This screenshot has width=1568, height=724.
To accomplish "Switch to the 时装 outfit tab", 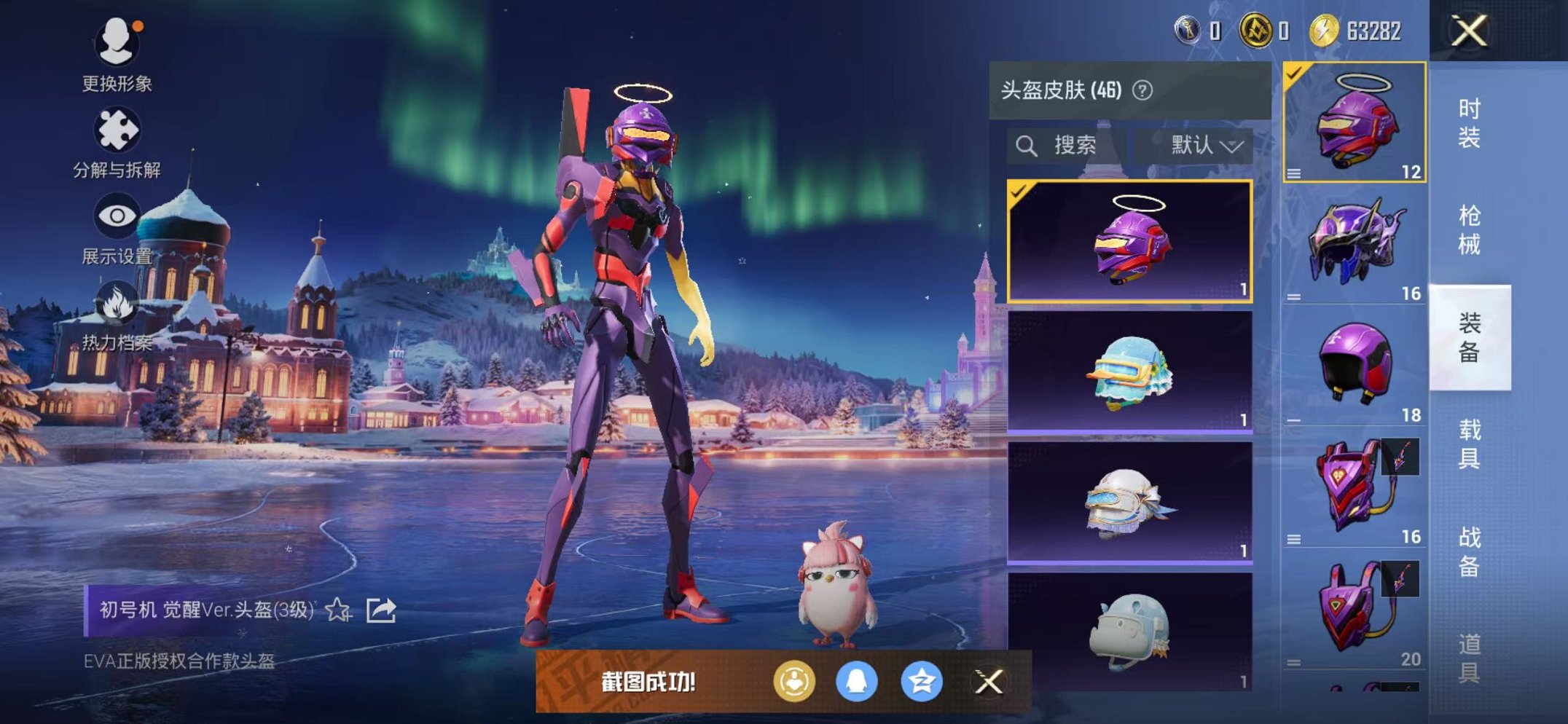I will (x=1469, y=122).
